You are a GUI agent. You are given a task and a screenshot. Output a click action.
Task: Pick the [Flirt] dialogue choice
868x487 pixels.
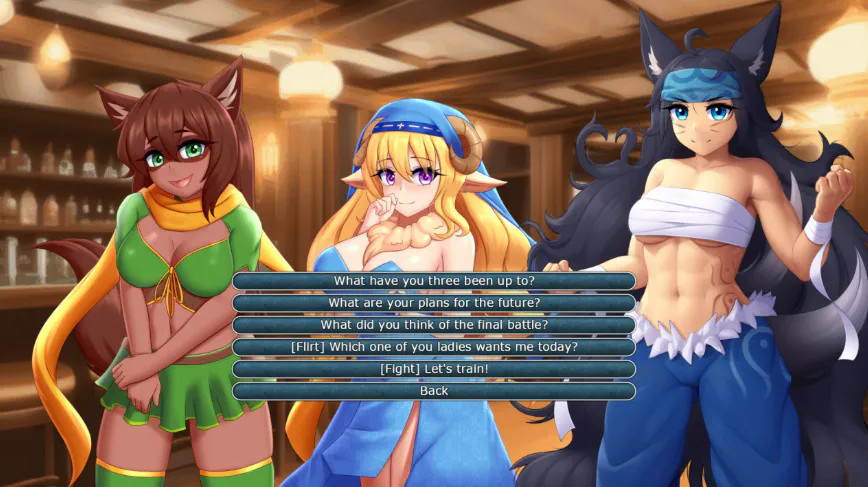pyautogui.click(x=434, y=347)
